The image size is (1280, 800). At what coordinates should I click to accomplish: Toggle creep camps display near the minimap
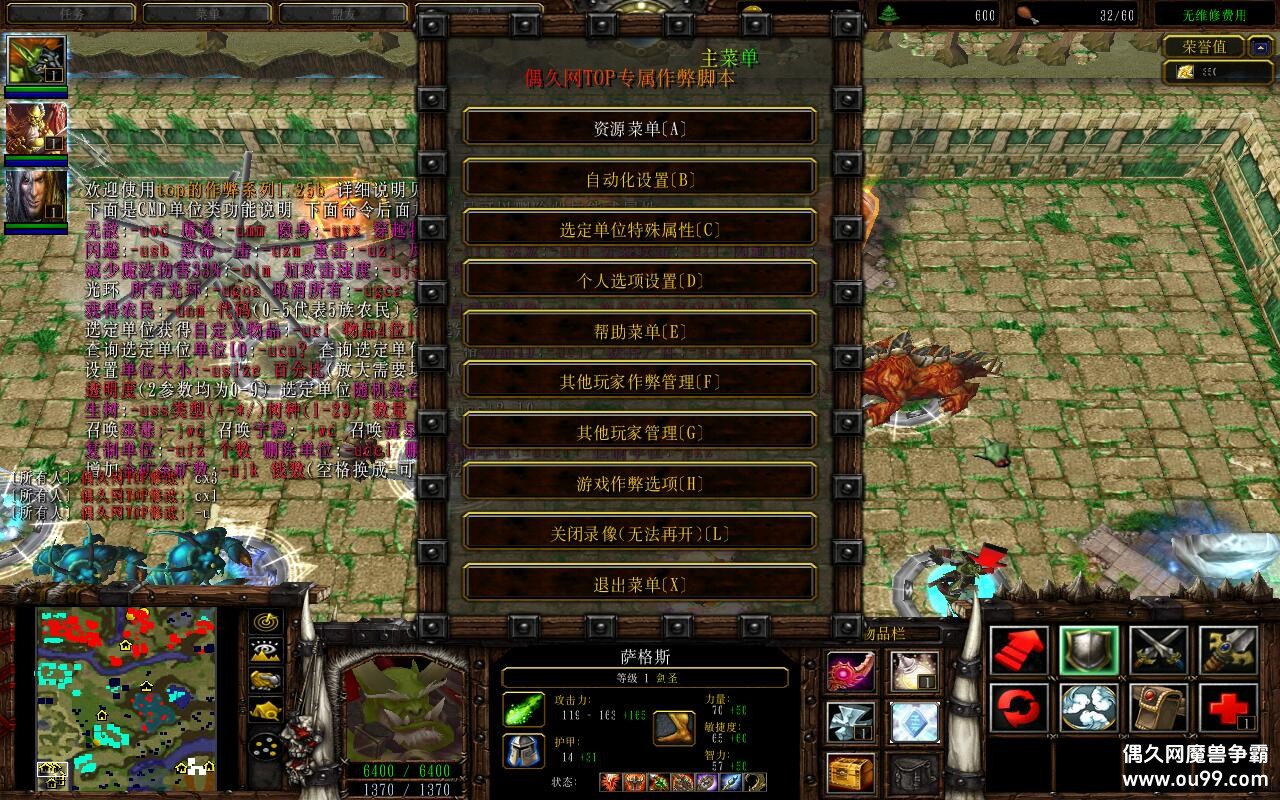264,710
